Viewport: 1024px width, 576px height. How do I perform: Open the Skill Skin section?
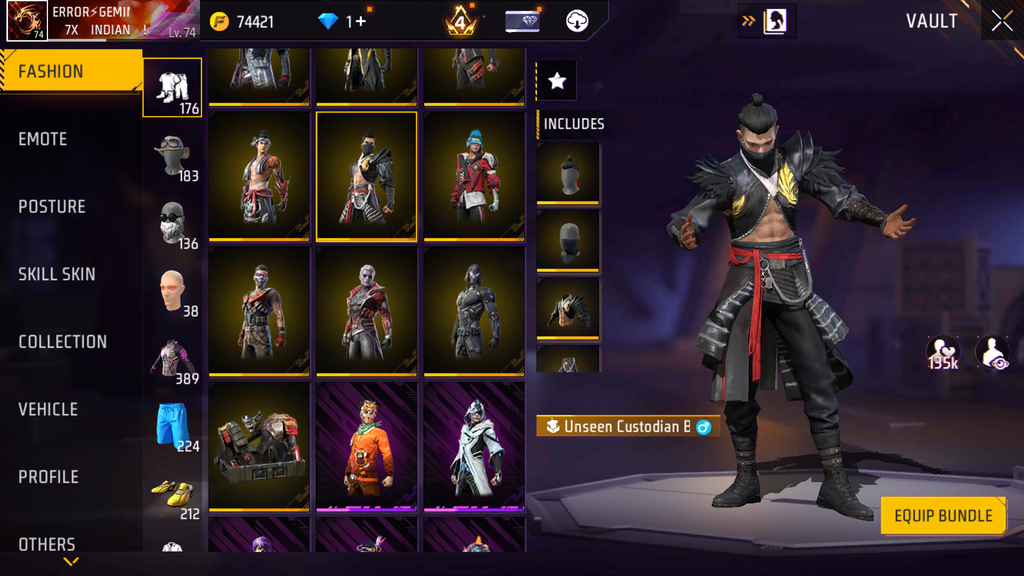coord(57,274)
